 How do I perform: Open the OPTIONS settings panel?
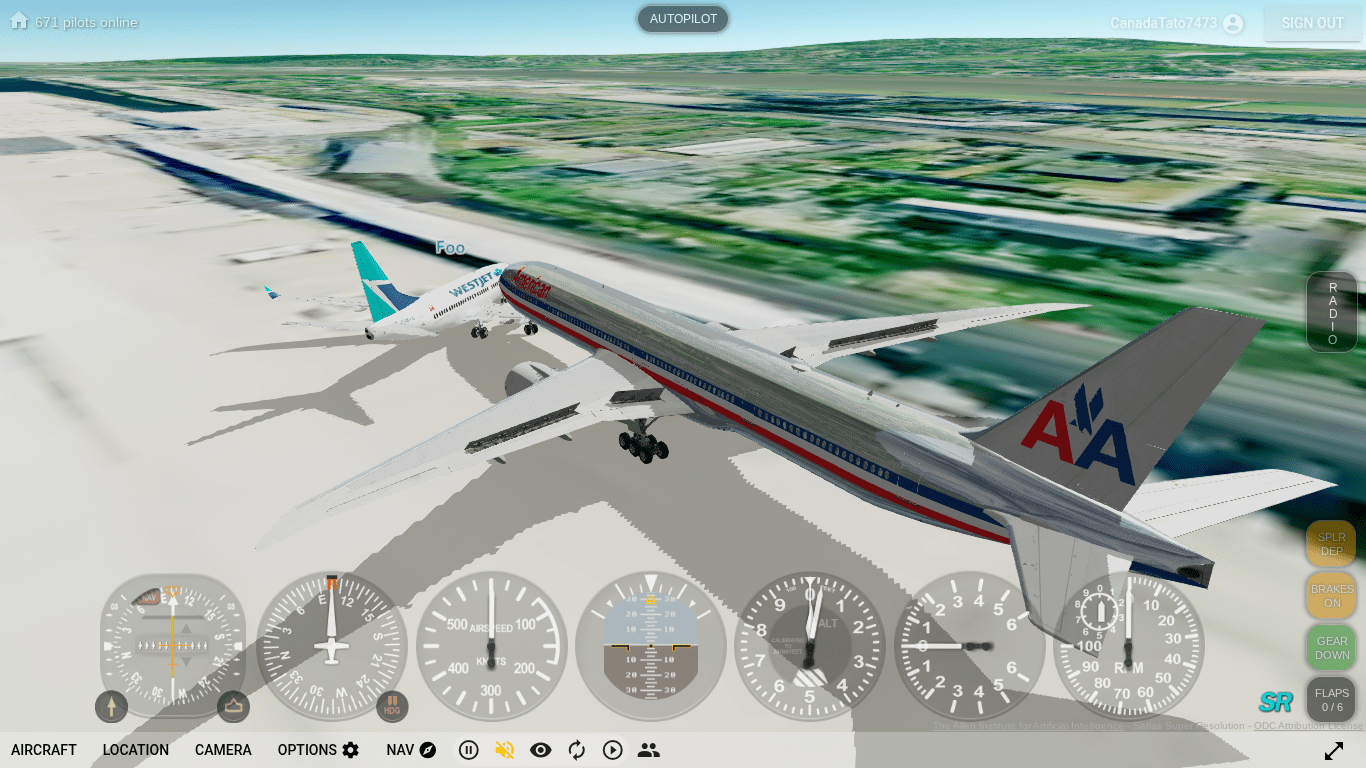(x=318, y=750)
